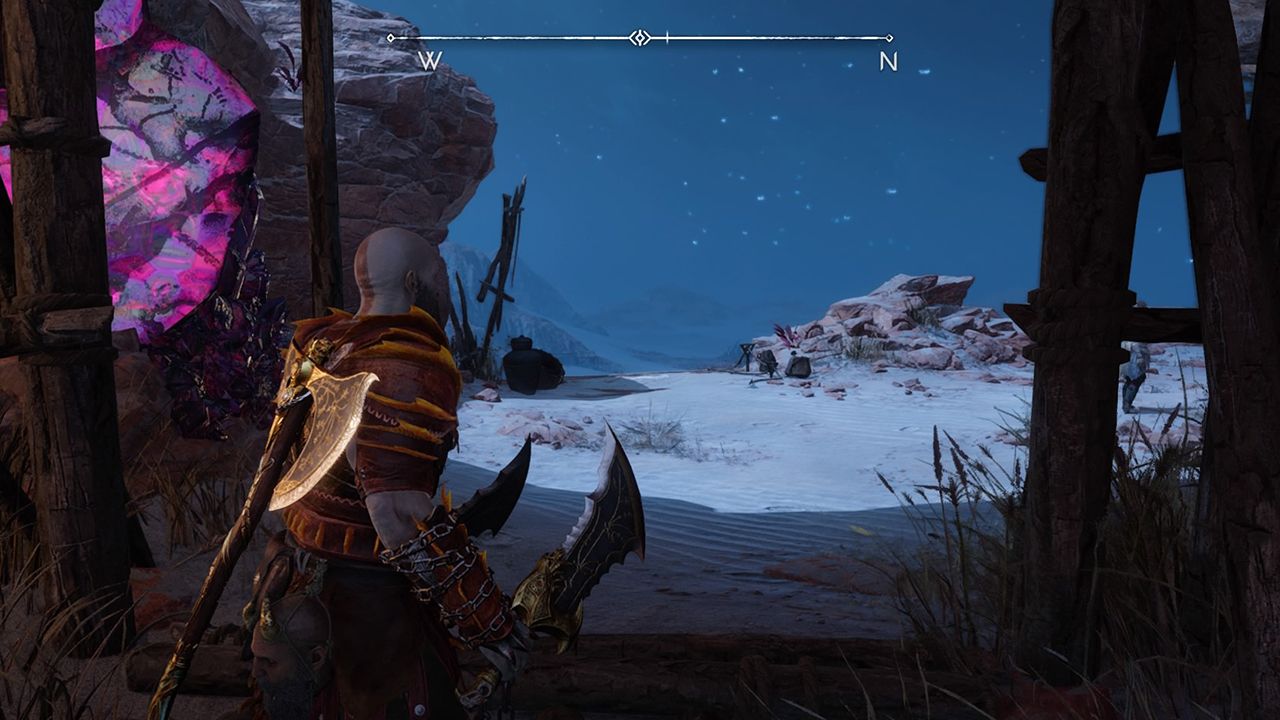Click the center of the compass bar
The image size is (1280, 720).
(641, 36)
